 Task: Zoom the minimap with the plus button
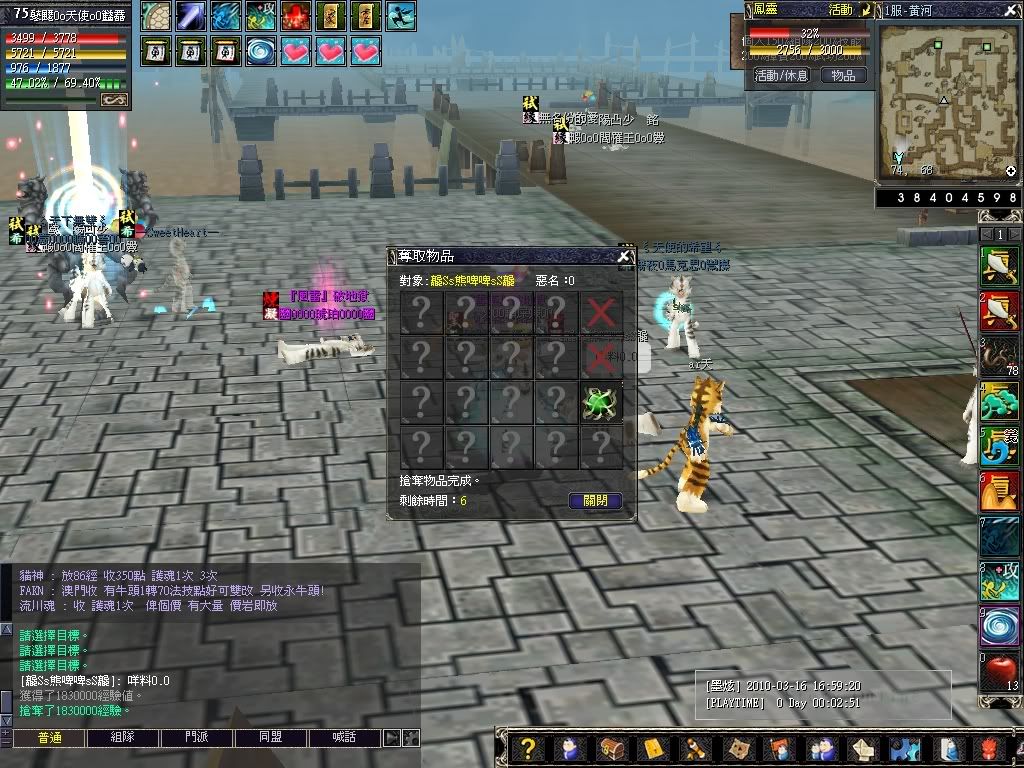pos(1011,171)
